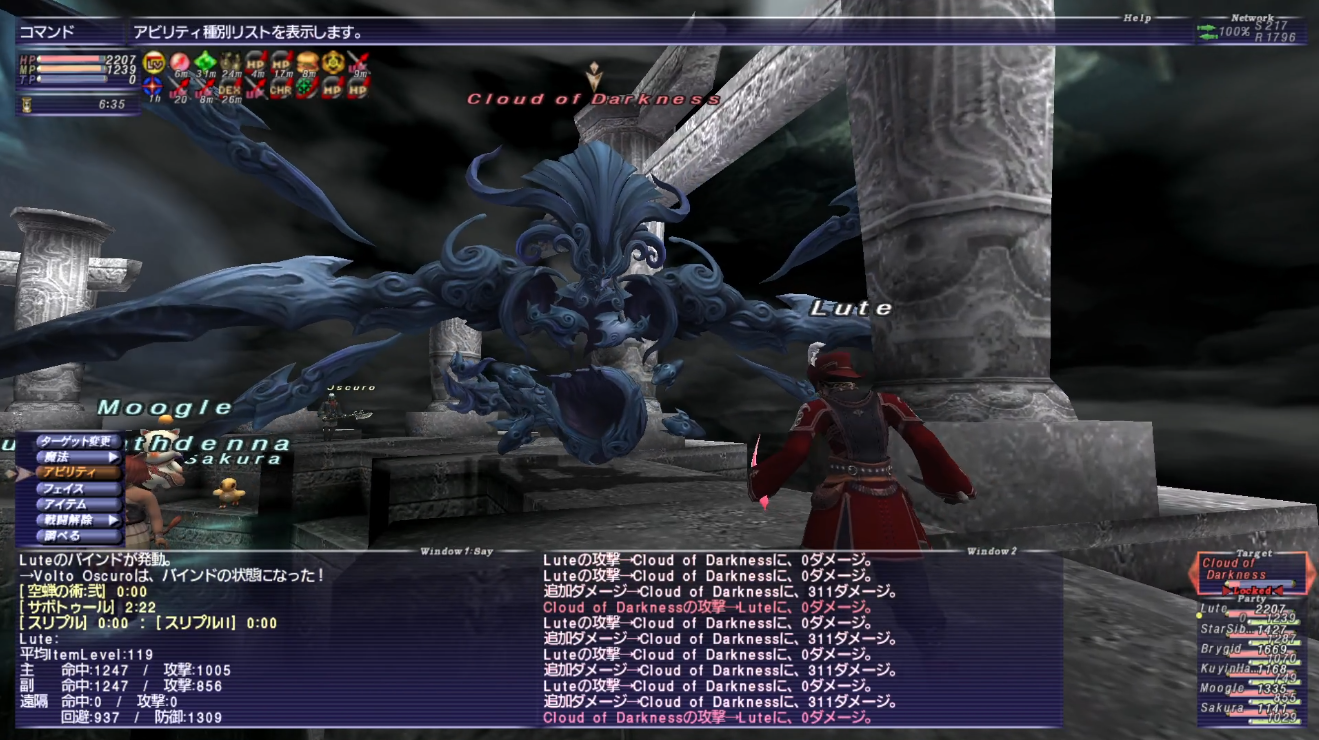Click the CHR down status icon

(x=281, y=88)
